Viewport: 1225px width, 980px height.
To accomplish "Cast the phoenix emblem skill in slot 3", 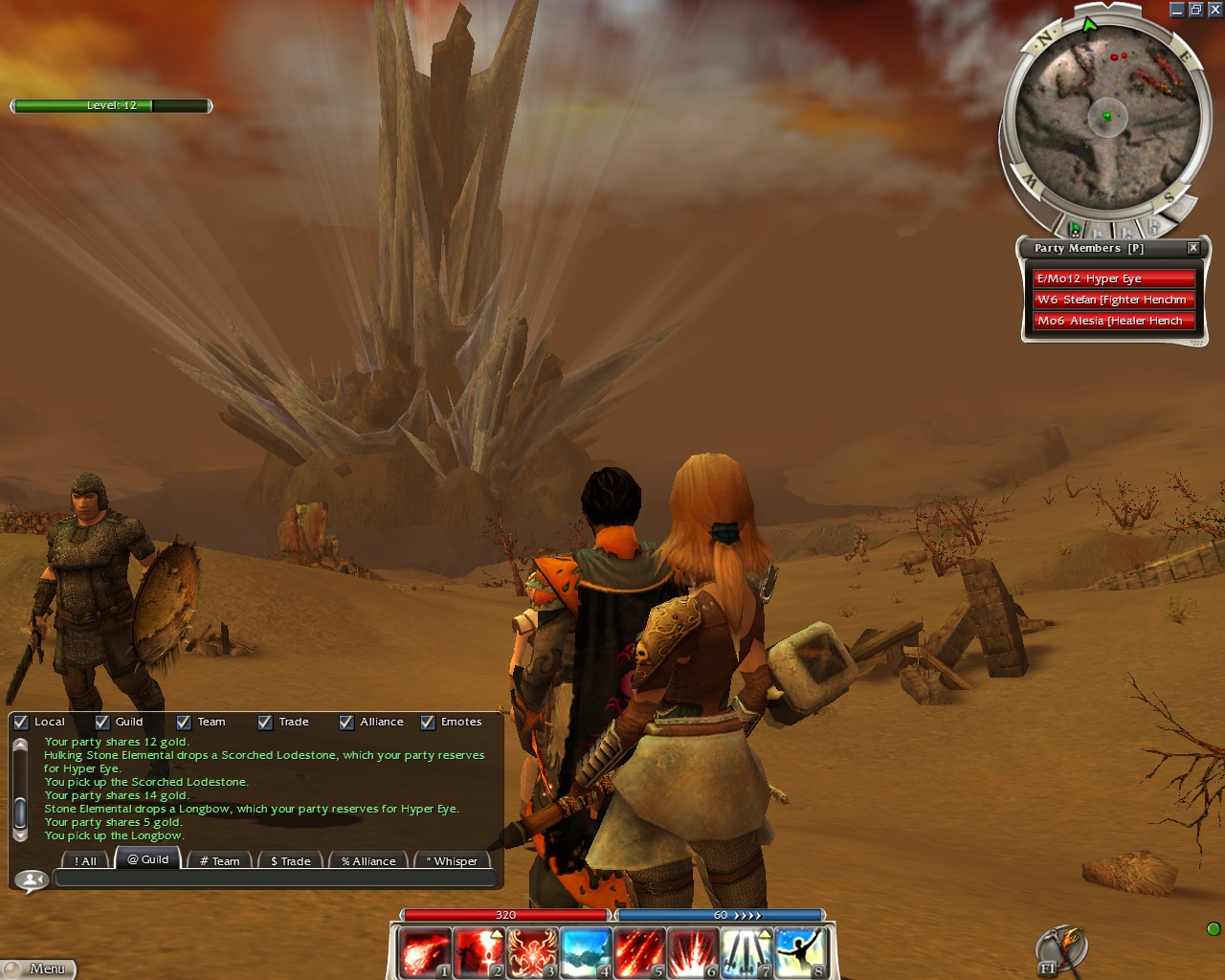I will [x=531, y=952].
